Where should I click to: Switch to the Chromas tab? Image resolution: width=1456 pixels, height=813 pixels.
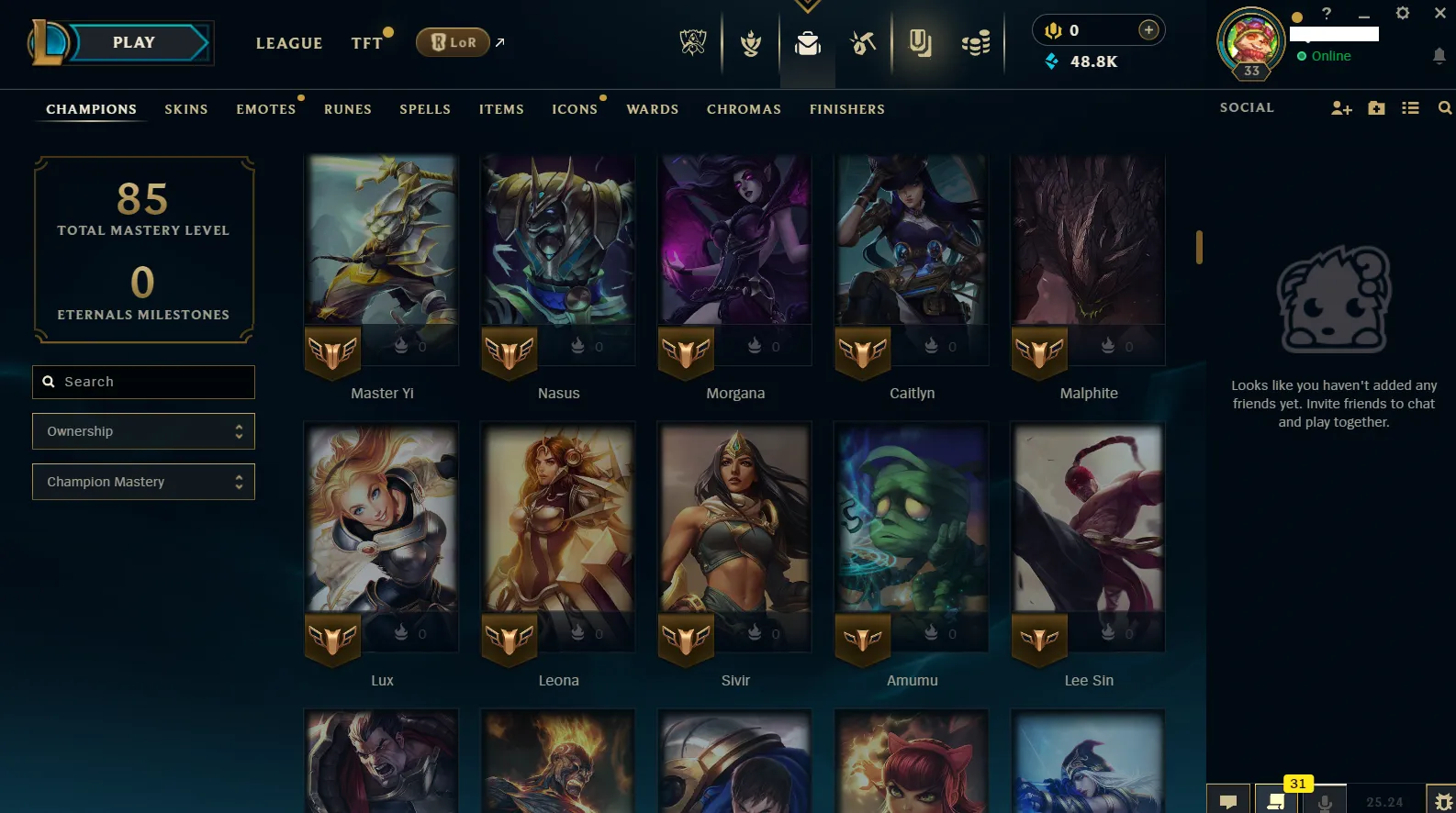click(744, 109)
